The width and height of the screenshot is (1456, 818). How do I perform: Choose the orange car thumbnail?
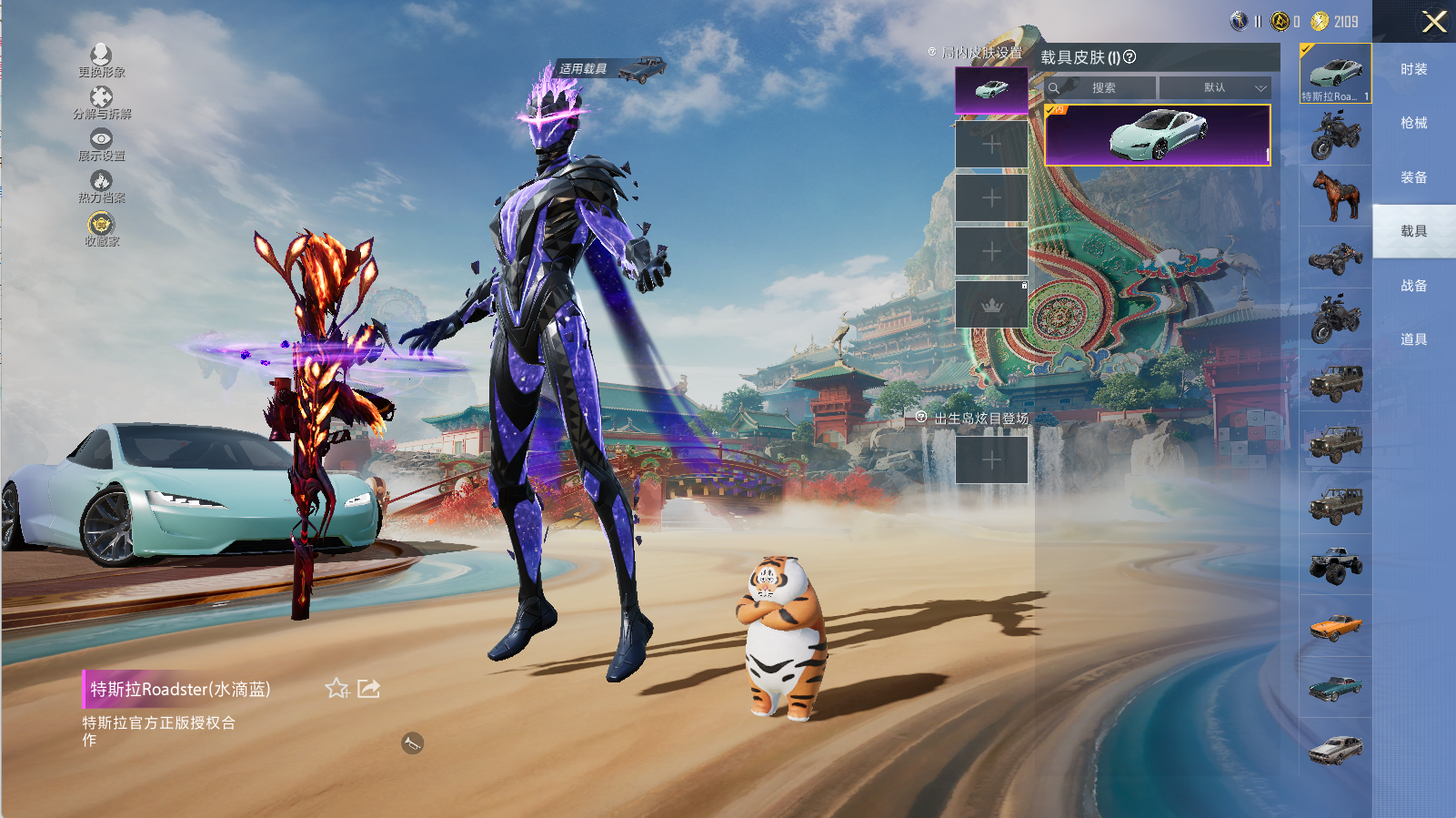[x=1335, y=626]
